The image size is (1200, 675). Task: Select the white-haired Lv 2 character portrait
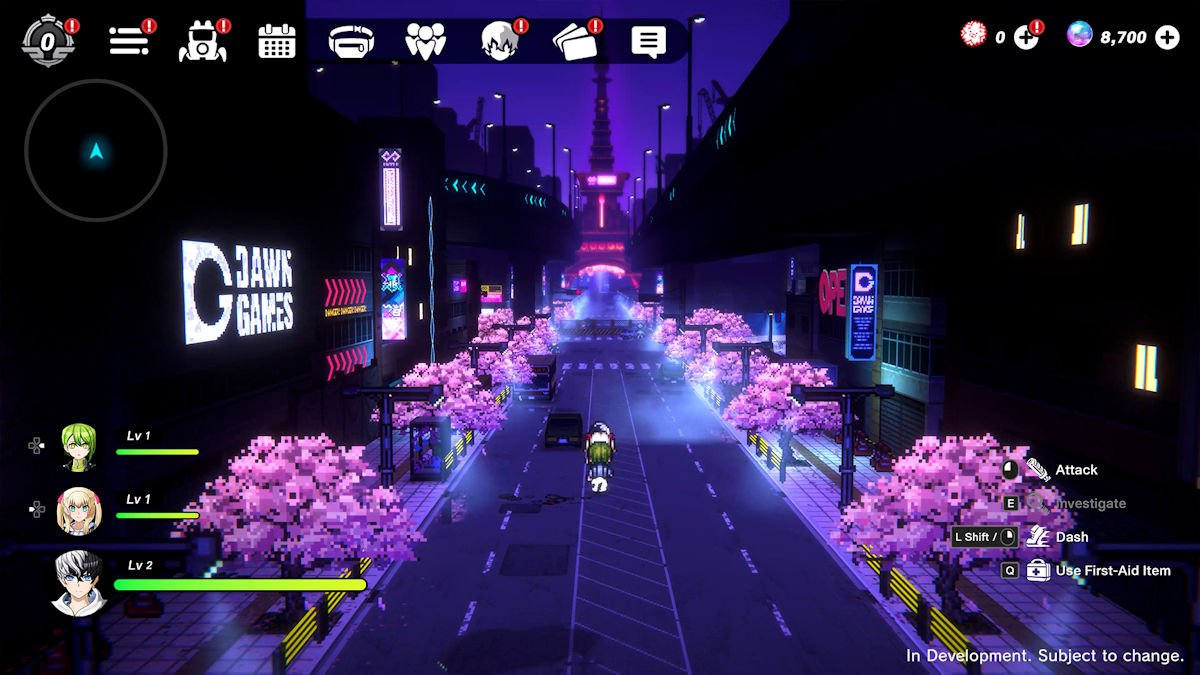[x=78, y=582]
